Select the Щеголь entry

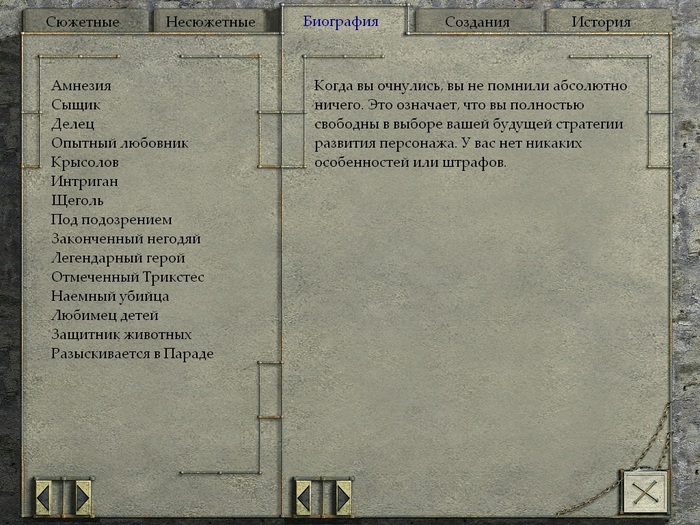(78, 200)
